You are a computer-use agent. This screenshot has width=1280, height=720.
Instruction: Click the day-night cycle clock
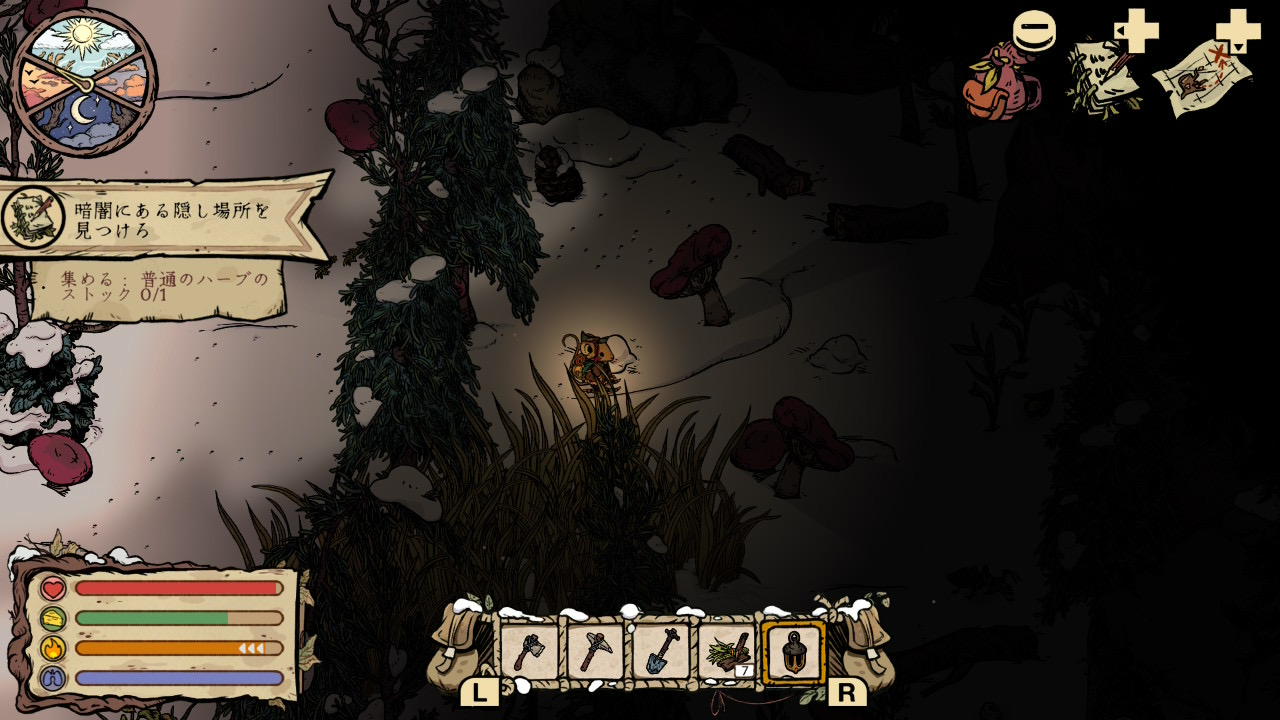pyautogui.click(x=85, y=82)
